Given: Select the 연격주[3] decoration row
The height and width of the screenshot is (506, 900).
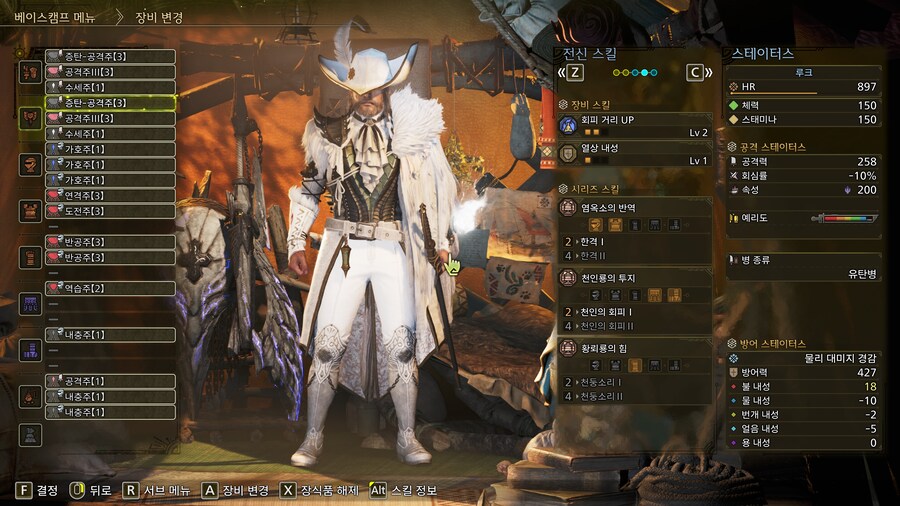Looking at the screenshot, I should point(109,196).
